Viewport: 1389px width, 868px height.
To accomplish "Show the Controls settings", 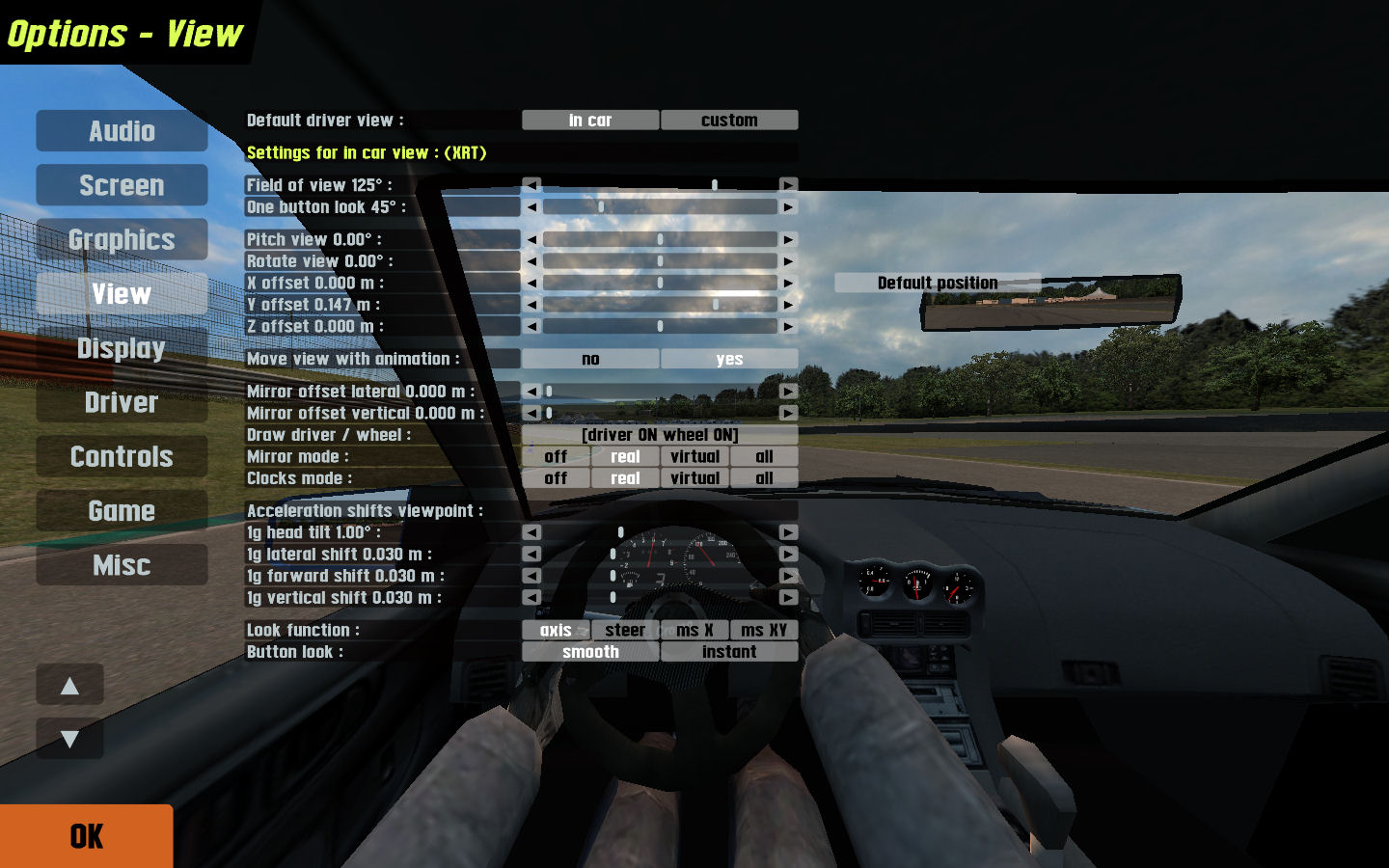I will tap(122, 456).
